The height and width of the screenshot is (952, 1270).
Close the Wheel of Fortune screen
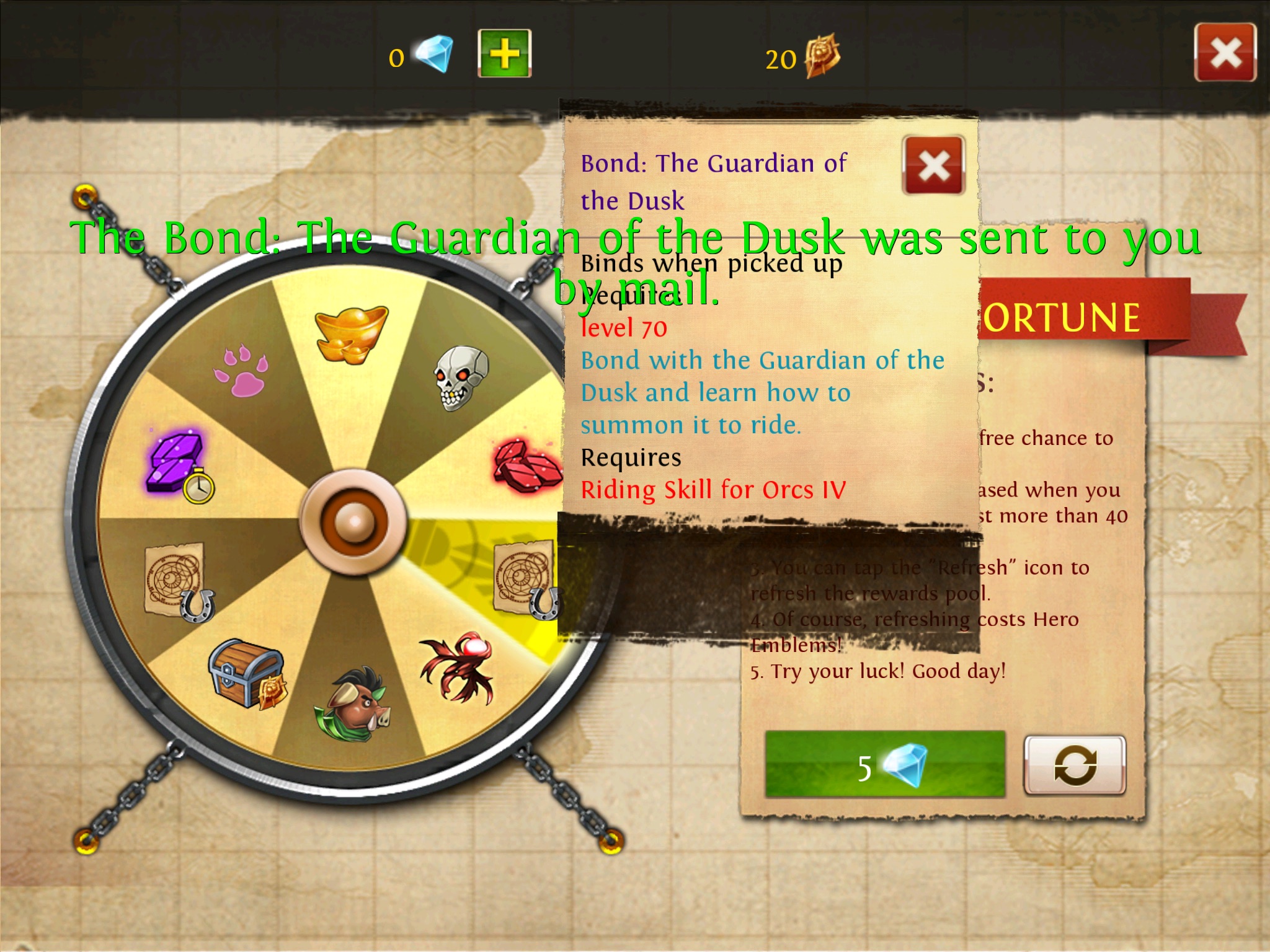(x=1225, y=53)
